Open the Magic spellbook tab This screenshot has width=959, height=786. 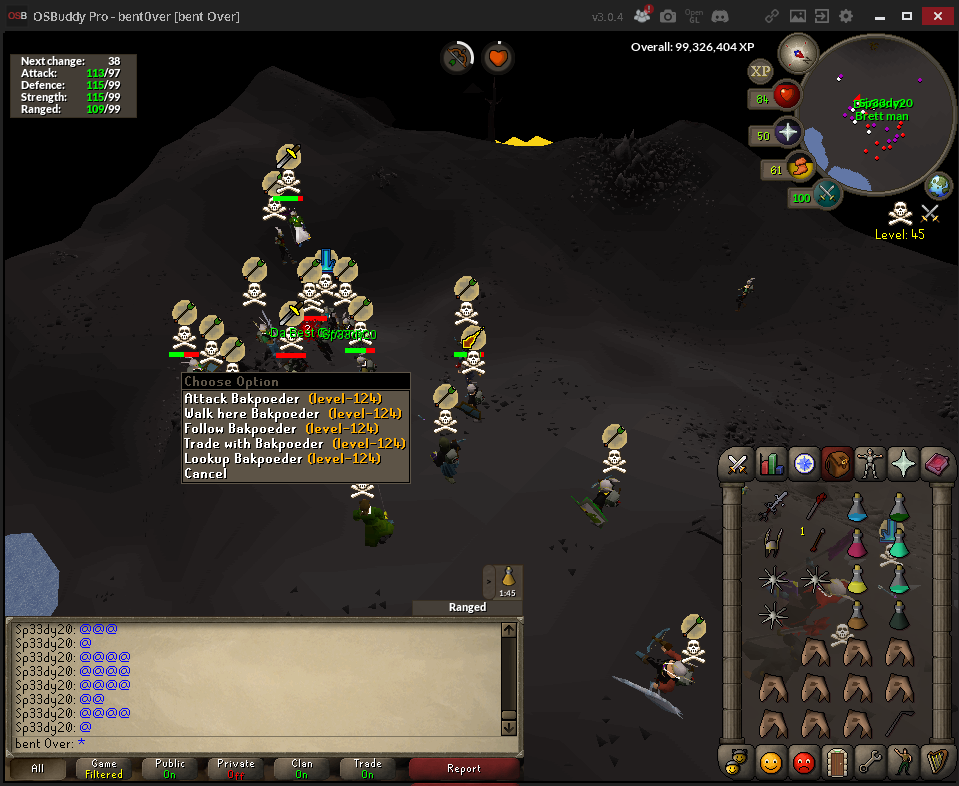click(x=937, y=464)
